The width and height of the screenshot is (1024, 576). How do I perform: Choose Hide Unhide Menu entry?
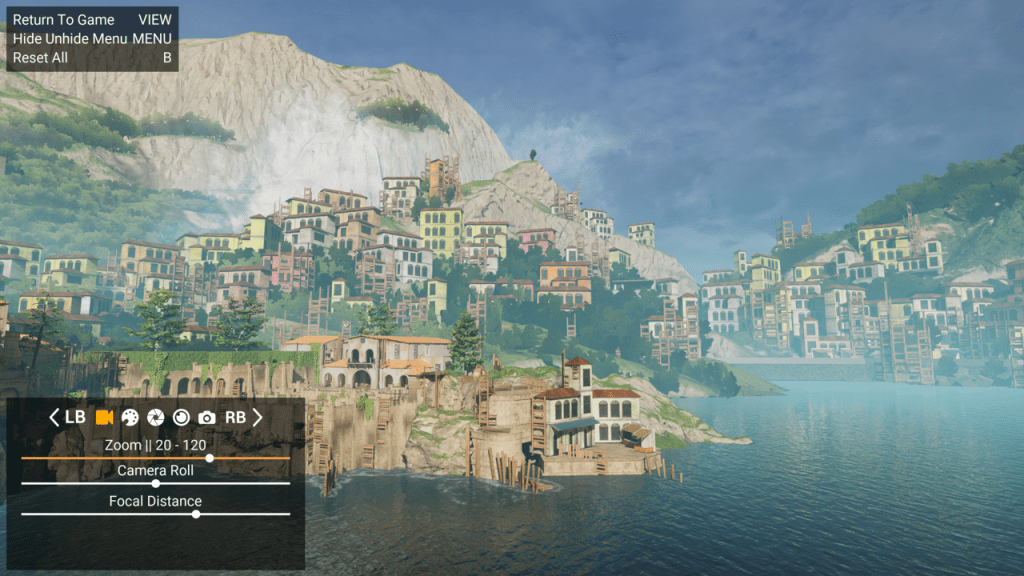click(x=70, y=38)
